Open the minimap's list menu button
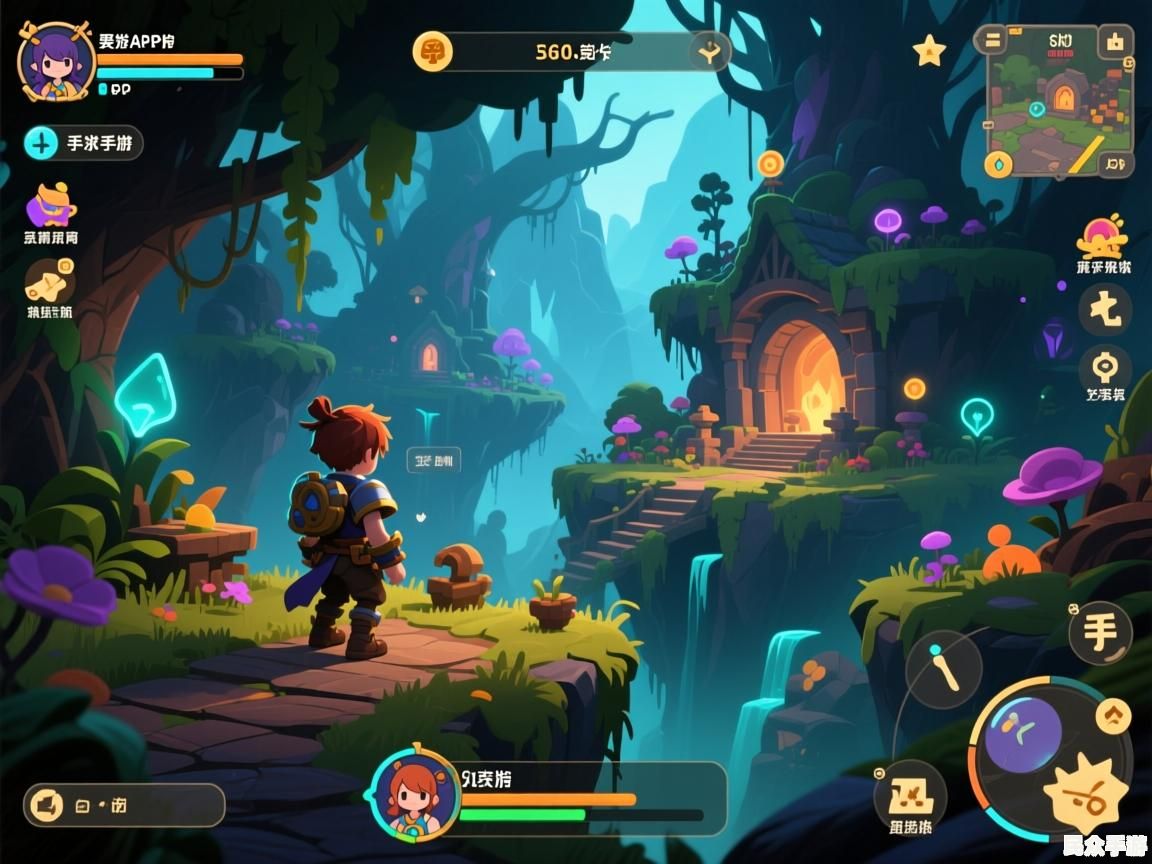The width and height of the screenshot is (1152, 864). click(x=993, y=40)
